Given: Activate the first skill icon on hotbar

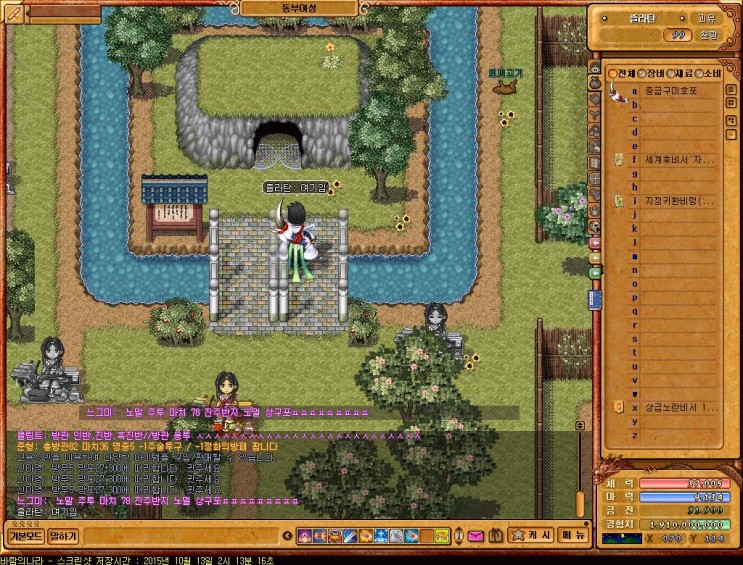Looking at the screenshot, I should pos(303,537).
